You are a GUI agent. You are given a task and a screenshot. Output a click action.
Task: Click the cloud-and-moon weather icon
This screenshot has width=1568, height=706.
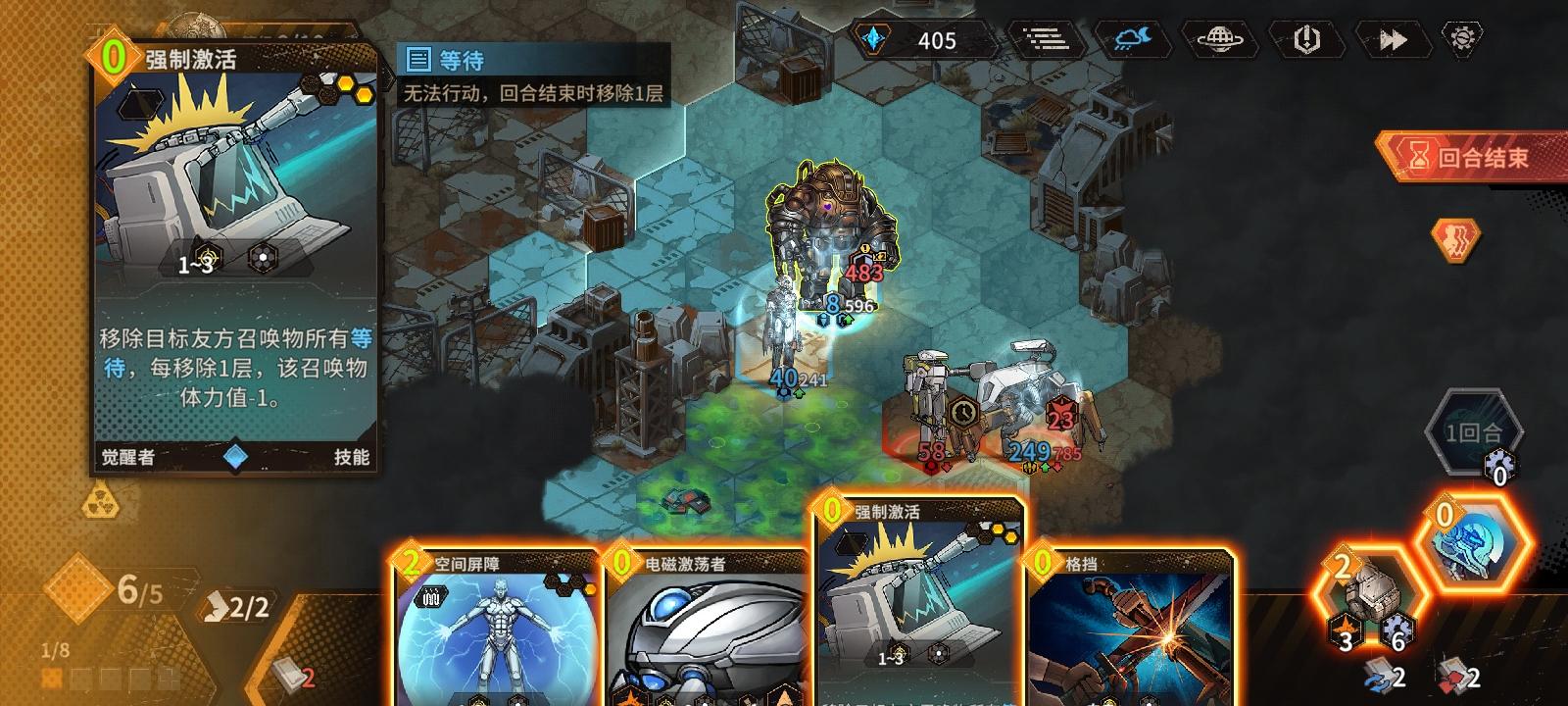tap(1129, 41)
